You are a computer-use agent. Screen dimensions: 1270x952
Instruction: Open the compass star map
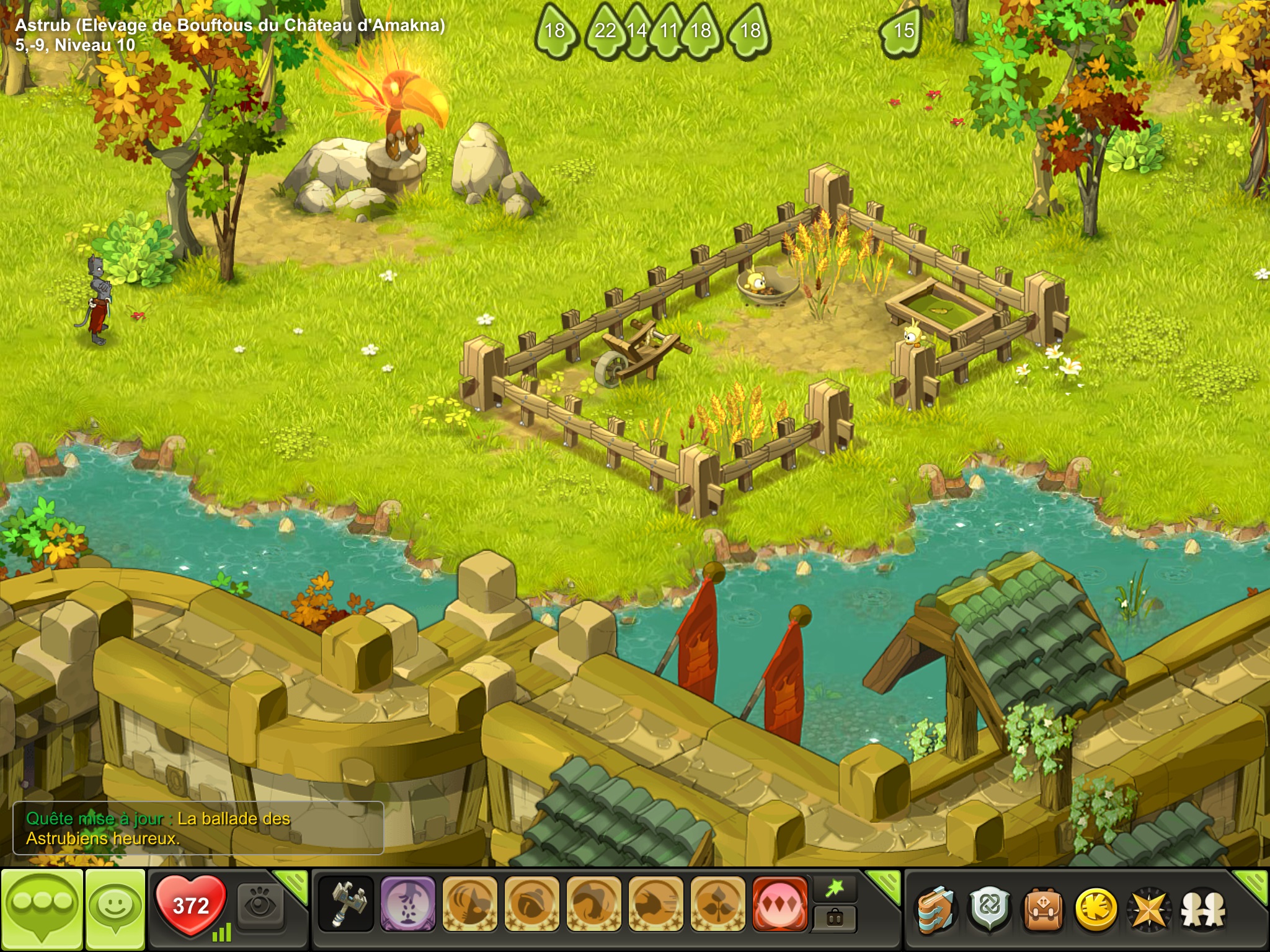pyautogui.click(x=1149, y=910)
